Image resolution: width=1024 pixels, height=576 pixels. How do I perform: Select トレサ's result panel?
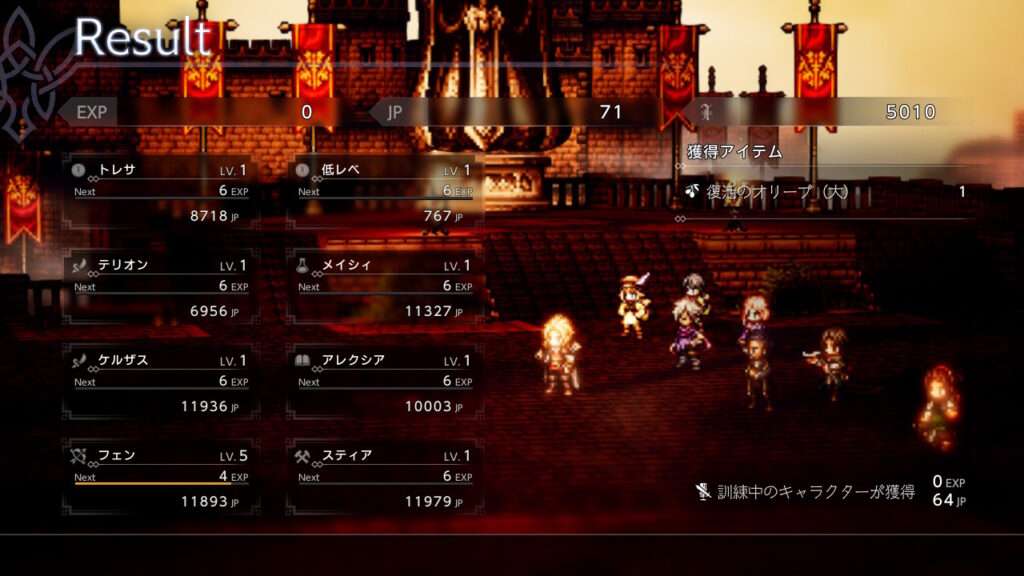click(x=161, y=192)
